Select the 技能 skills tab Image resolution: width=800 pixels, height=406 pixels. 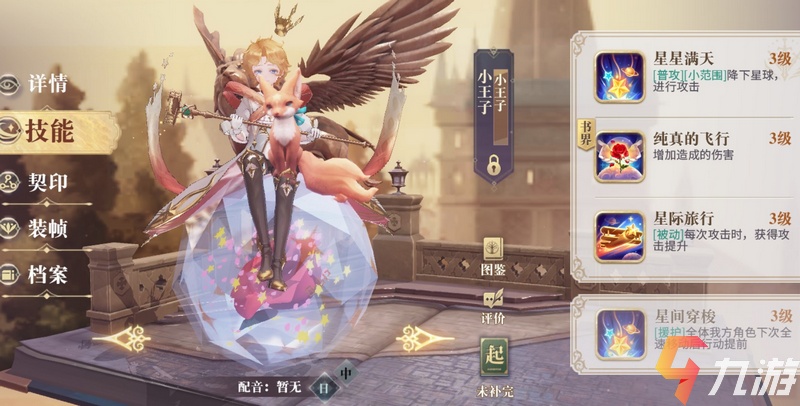pos(47,130)
